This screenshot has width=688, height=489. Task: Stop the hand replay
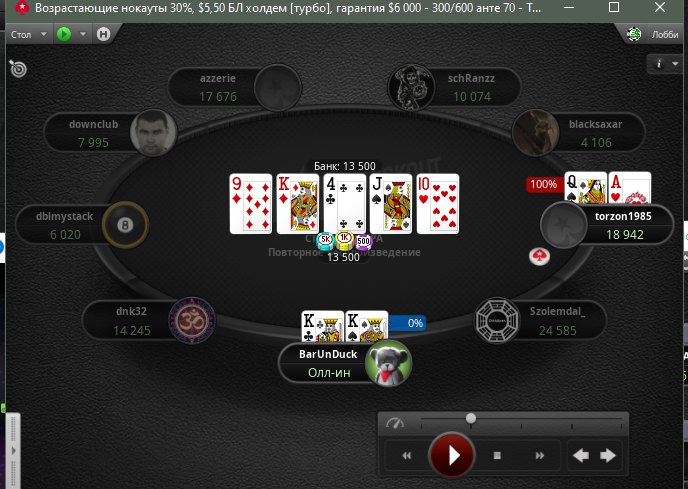pos(496,456)
